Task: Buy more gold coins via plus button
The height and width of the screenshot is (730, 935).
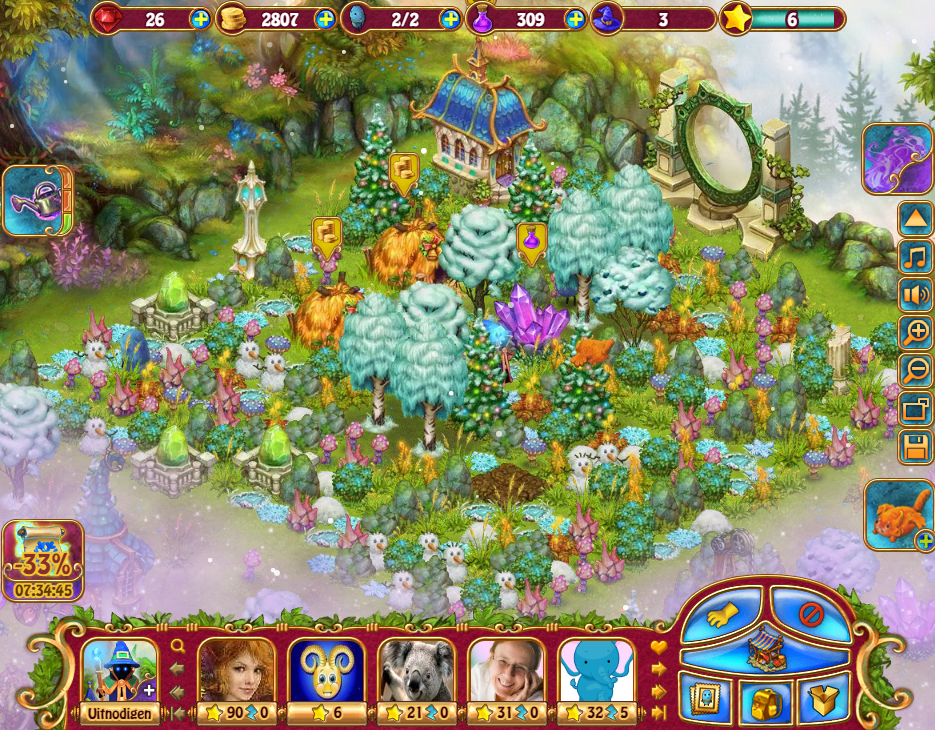Action: click(x=325, y=19)
